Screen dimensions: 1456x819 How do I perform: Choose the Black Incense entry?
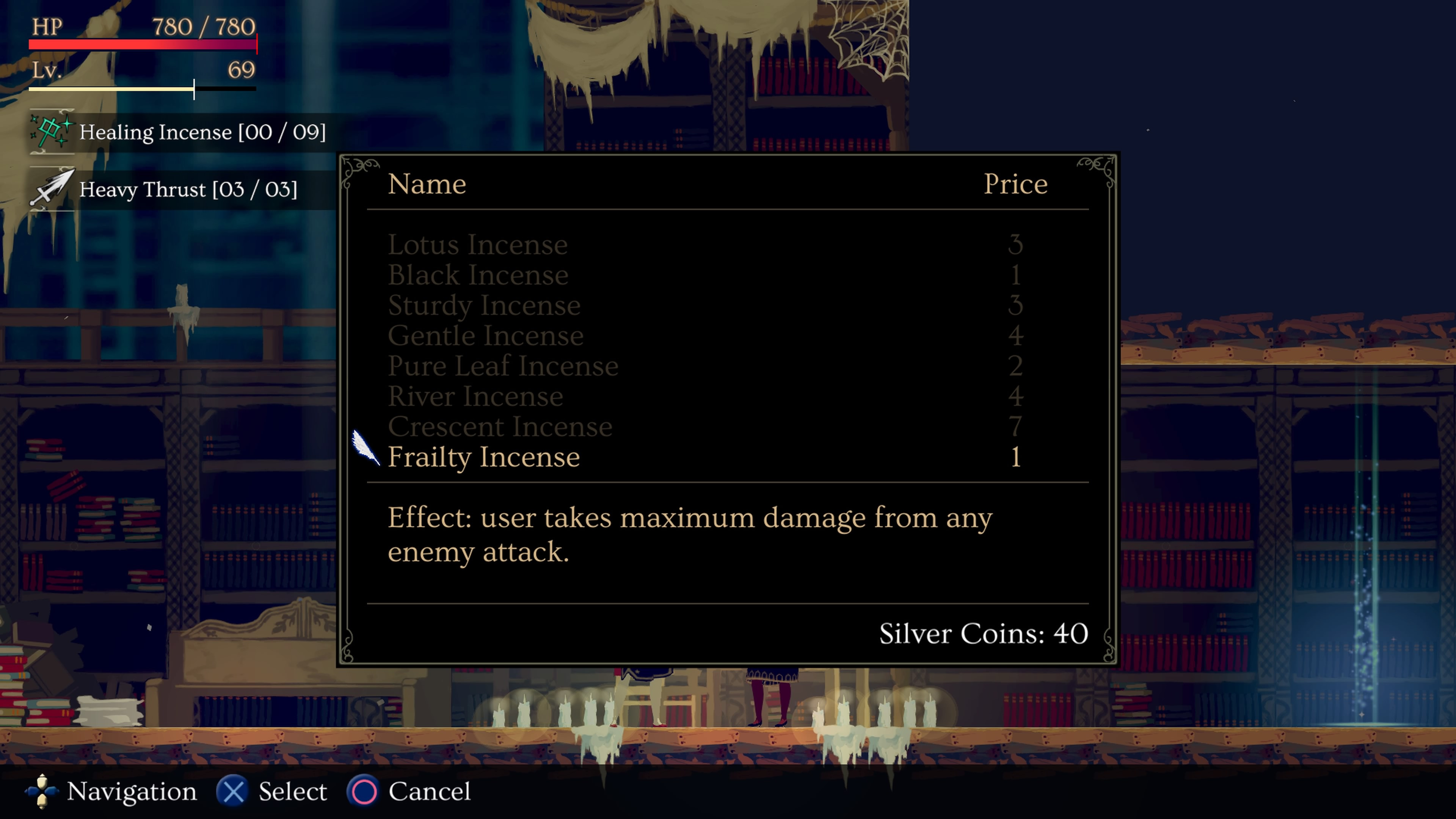pos(478,275)
